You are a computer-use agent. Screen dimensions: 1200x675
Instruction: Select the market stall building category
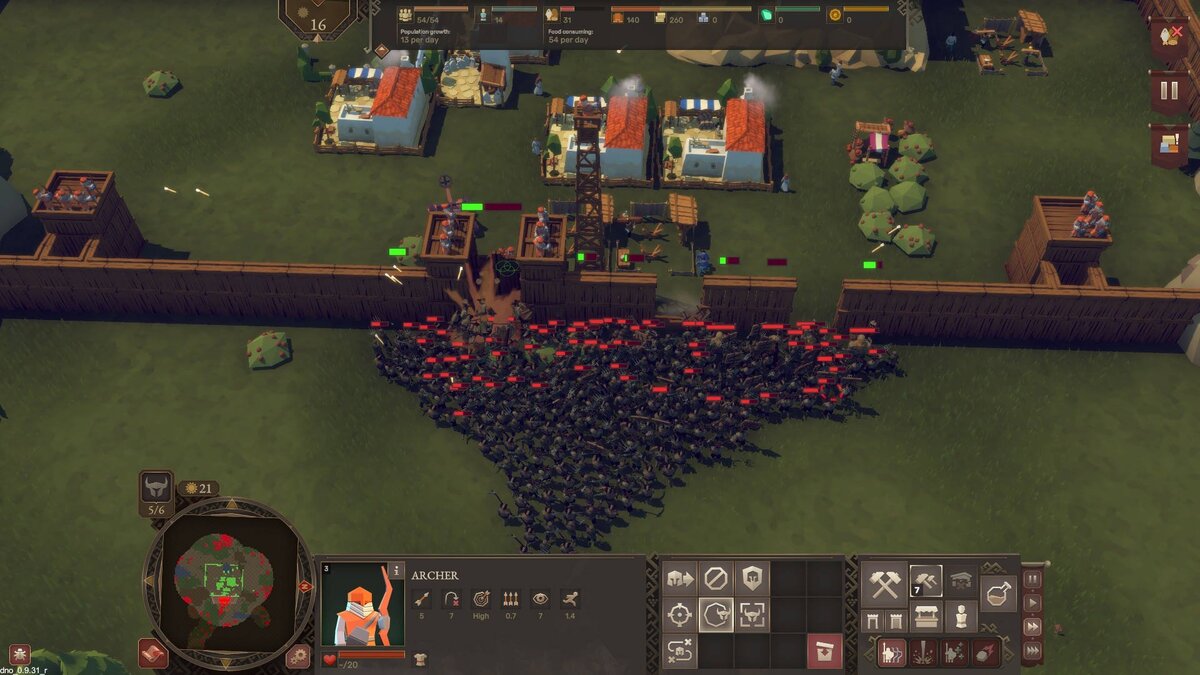click(x=927, y=617)
